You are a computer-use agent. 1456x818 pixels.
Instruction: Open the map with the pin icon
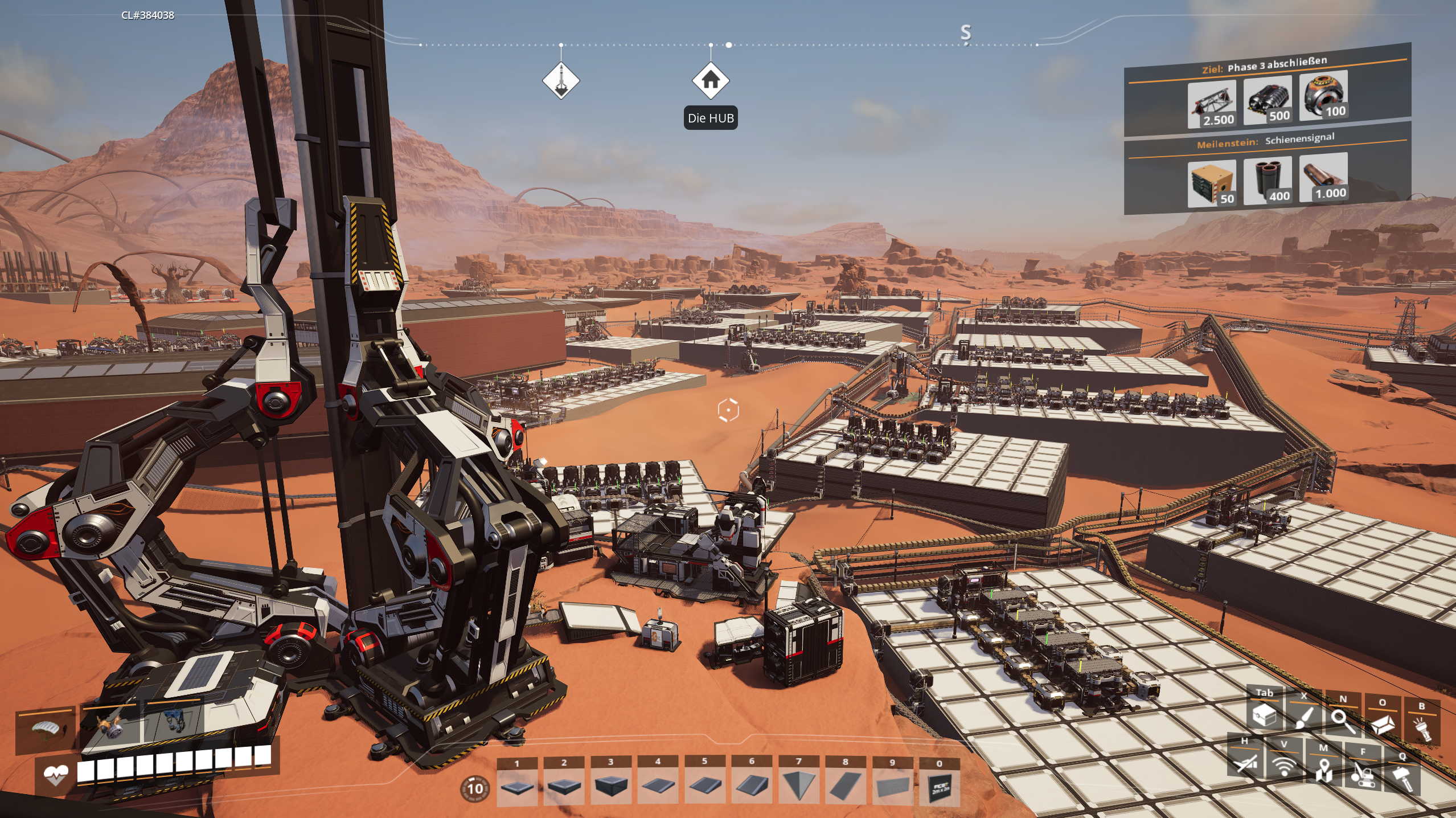point(1324,770)
